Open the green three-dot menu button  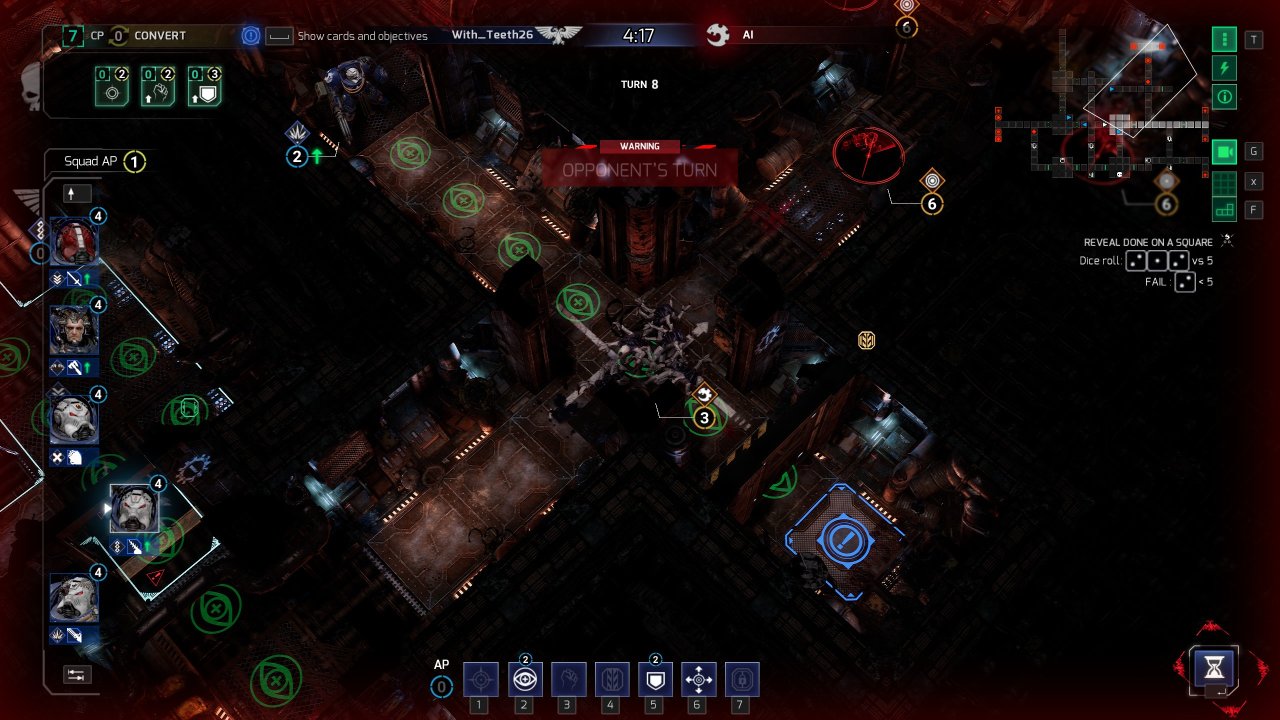(x=1224, y=40)
